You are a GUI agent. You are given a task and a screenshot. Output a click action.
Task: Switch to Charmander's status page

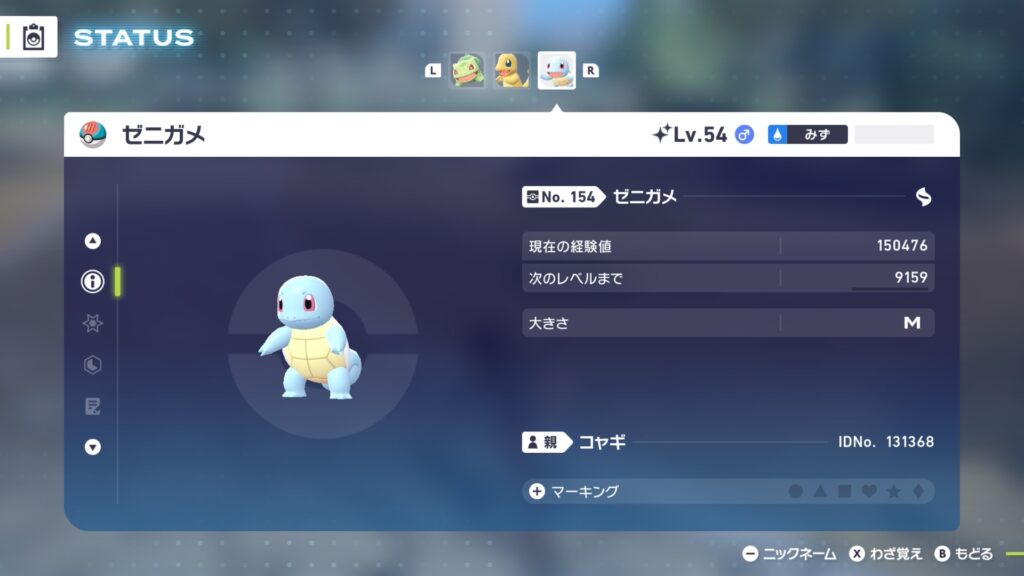(511, 70)
